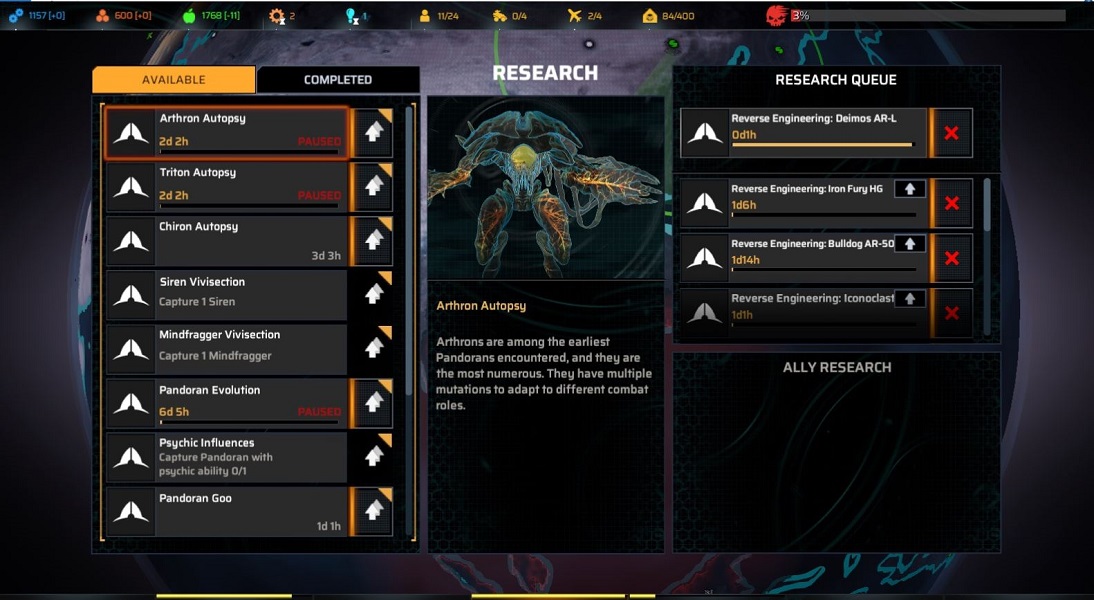Remove Bulldog AR-50 from the queue

951,258
